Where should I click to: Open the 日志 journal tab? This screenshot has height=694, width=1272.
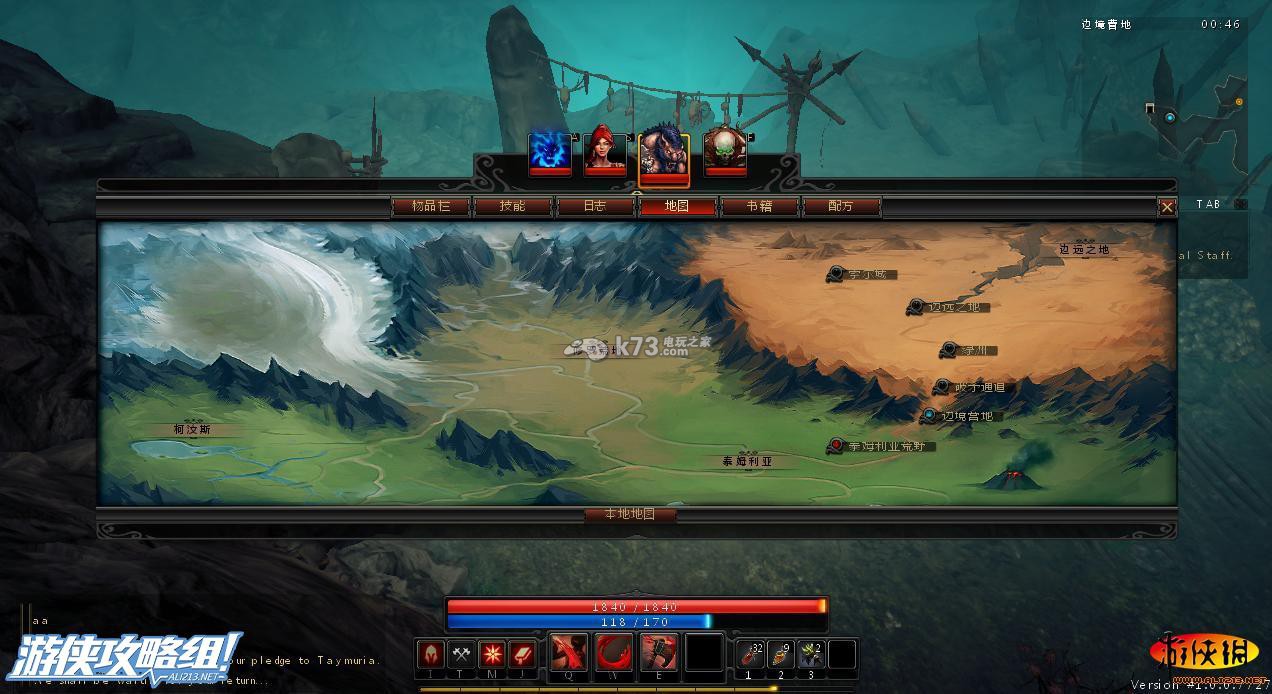point(594,206)
